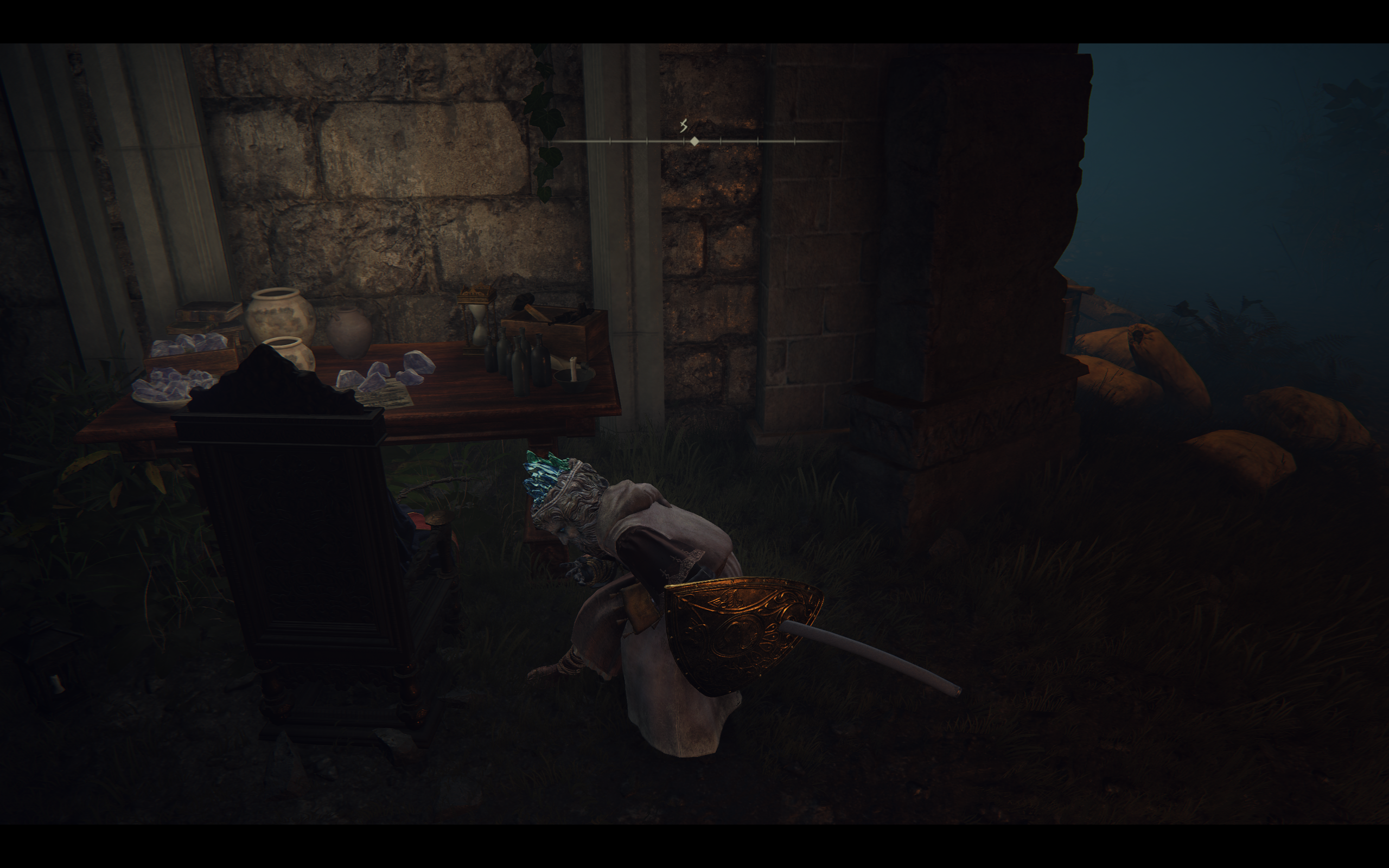Click the diamond marker on the compass bar

click(694, 141)
